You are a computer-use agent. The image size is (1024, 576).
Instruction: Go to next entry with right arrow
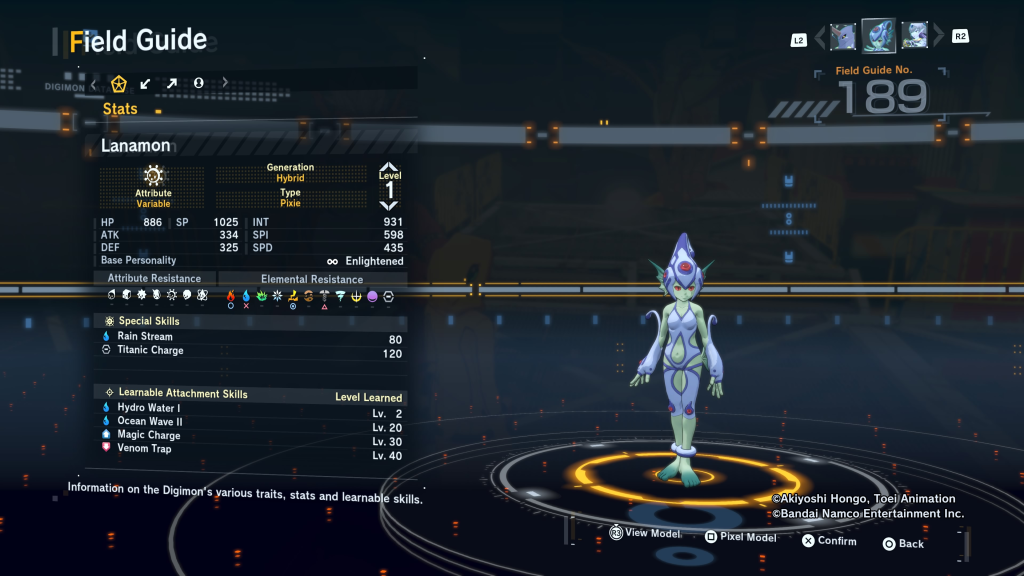pos(938,38)
